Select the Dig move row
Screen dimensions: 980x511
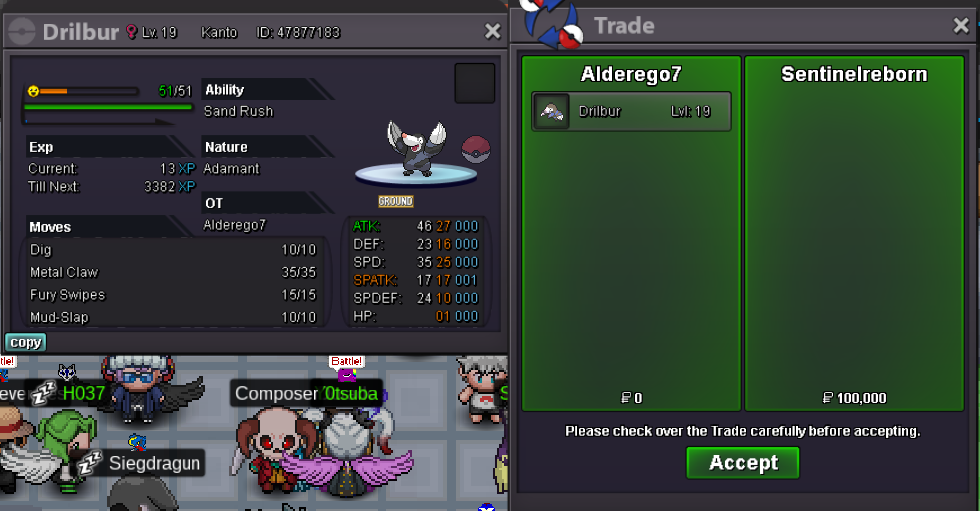click(172, 250)
